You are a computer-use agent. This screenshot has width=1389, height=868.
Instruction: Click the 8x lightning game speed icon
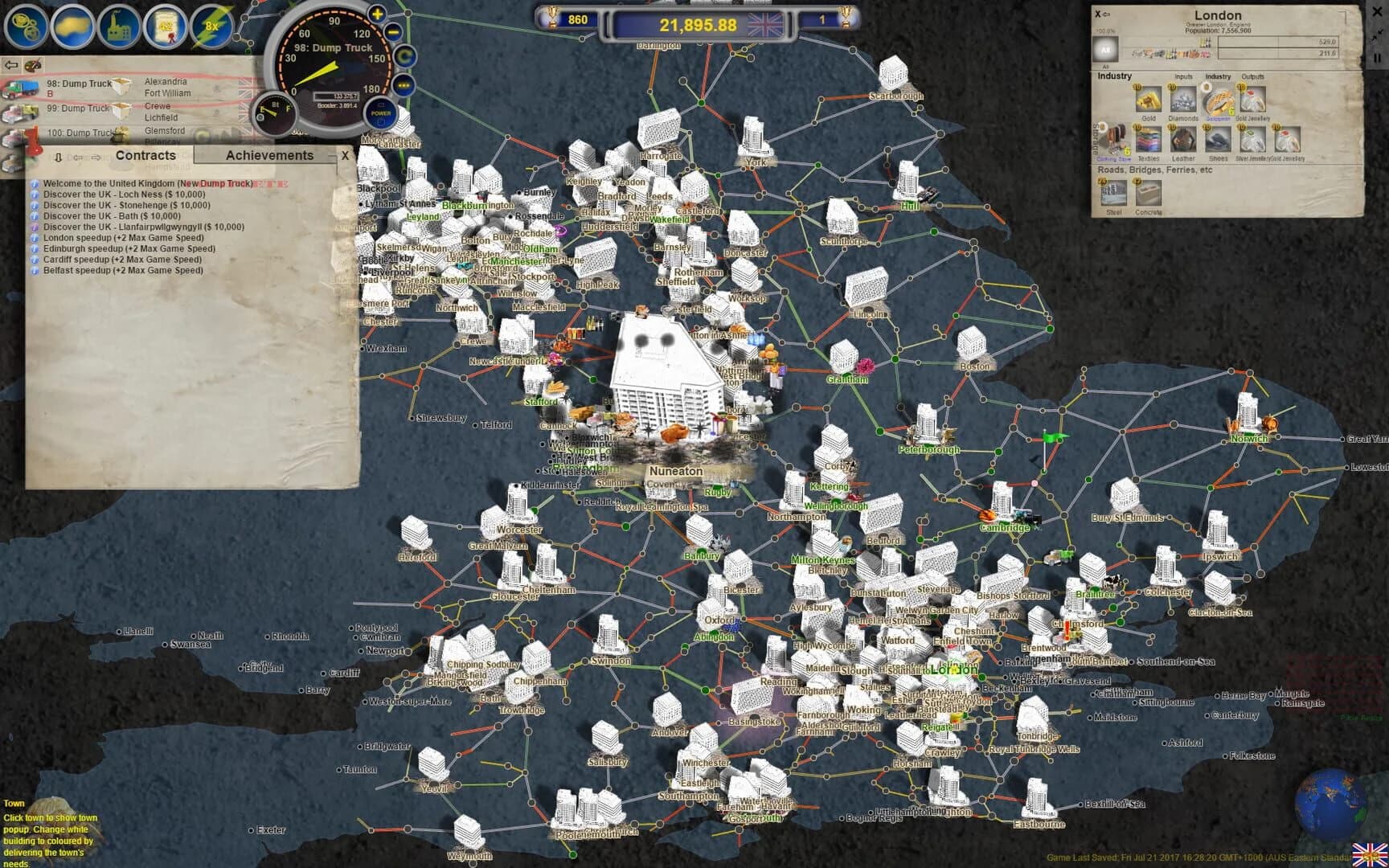(x=211, y=27)
